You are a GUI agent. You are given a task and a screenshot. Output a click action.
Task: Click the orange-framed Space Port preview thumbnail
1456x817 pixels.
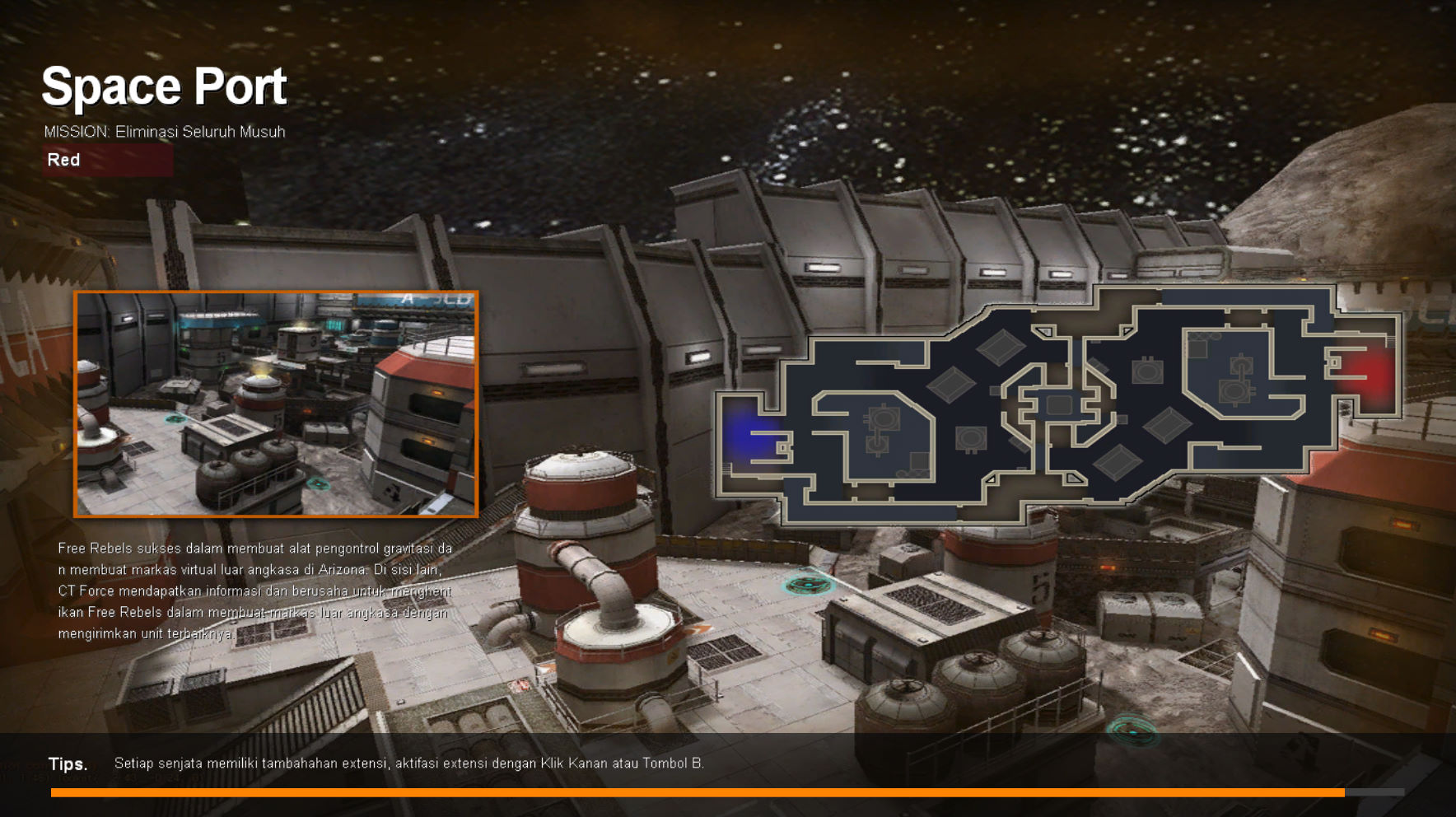276,404
